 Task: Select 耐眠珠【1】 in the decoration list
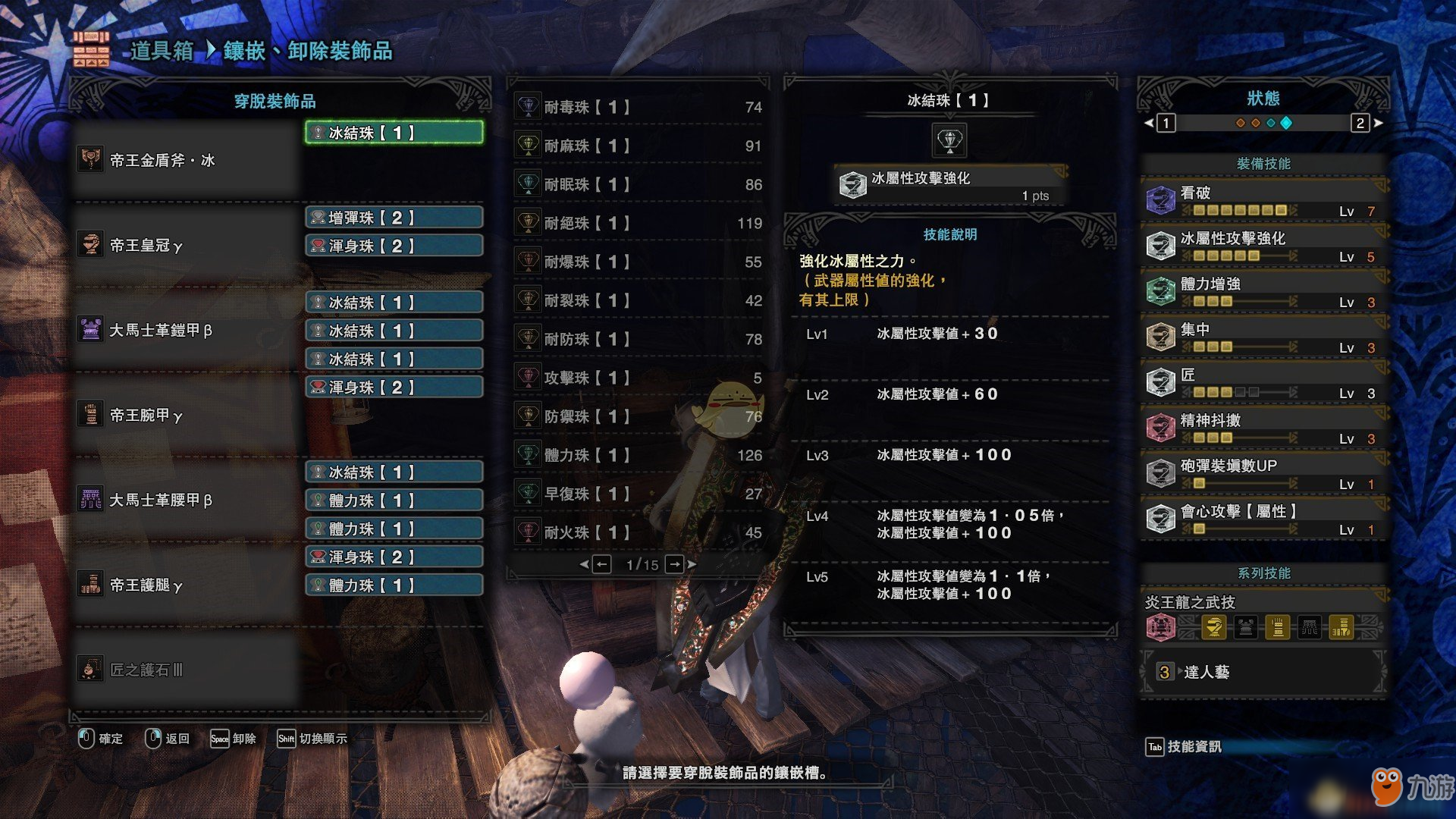[639, 184]
